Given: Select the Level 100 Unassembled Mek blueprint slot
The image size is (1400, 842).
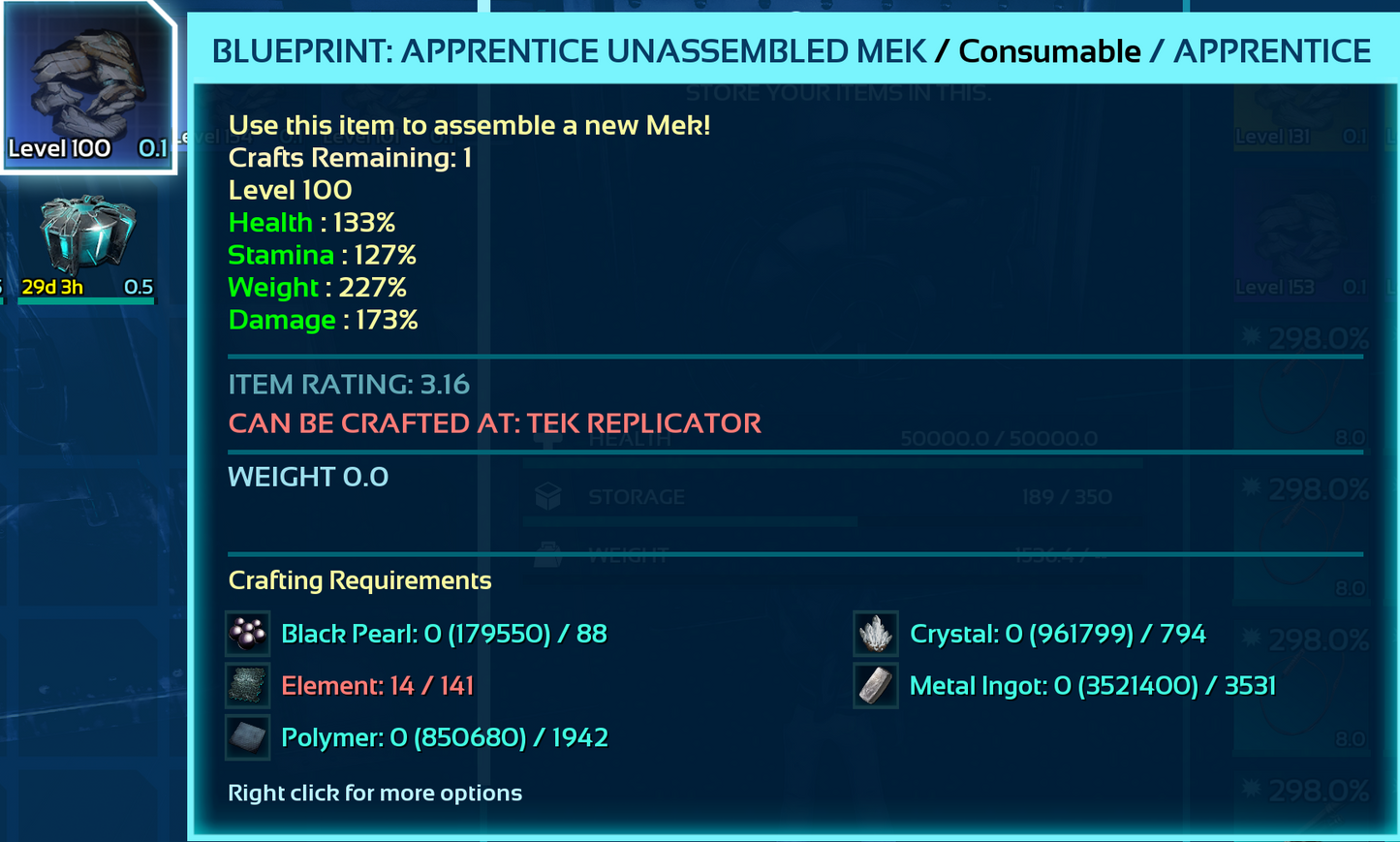Looking at the screenshot, I should pyautogui.click(x=87, y=85).
